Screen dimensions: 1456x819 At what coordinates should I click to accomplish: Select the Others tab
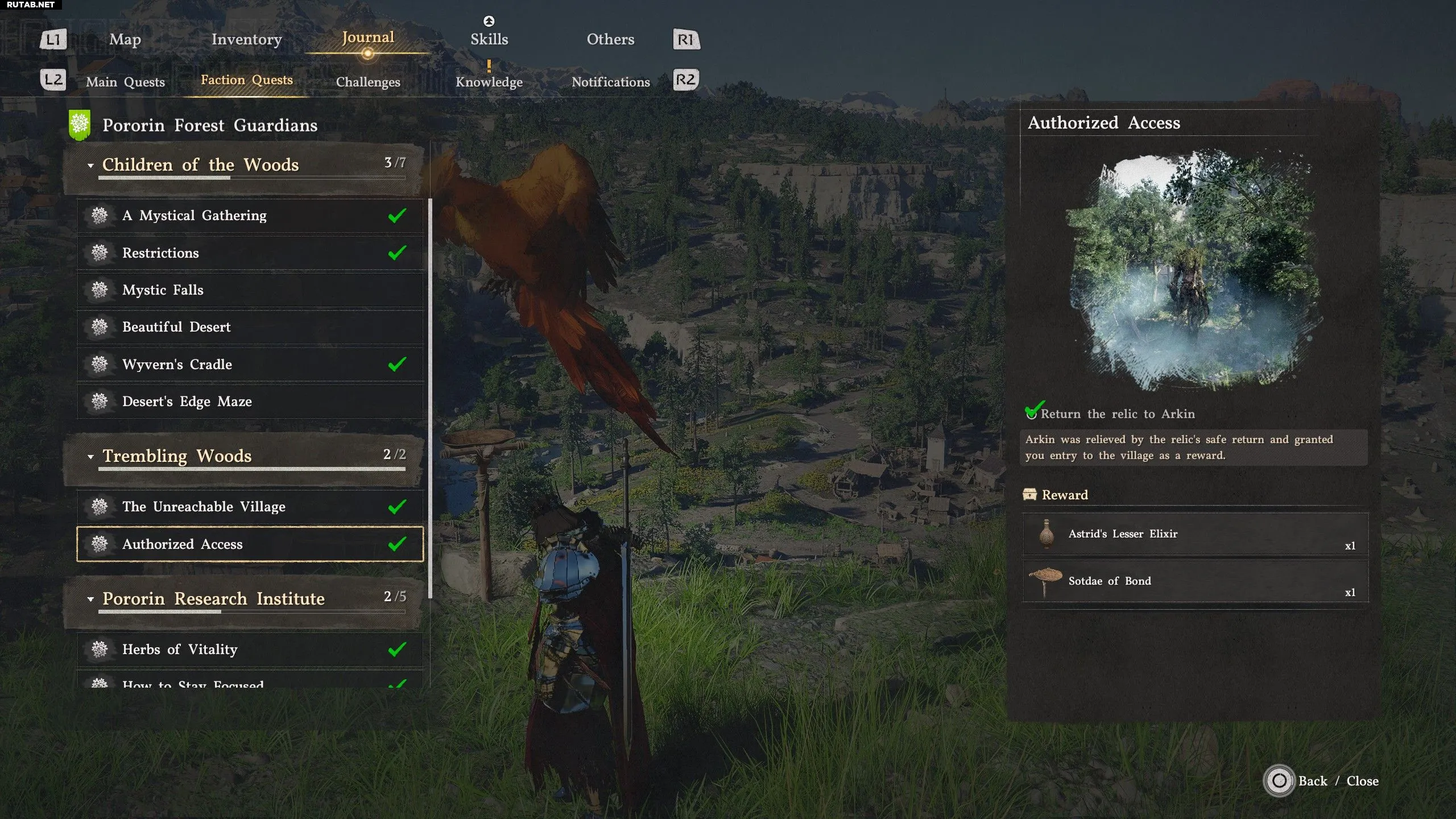pyautogui.click(x=610, y=39)
